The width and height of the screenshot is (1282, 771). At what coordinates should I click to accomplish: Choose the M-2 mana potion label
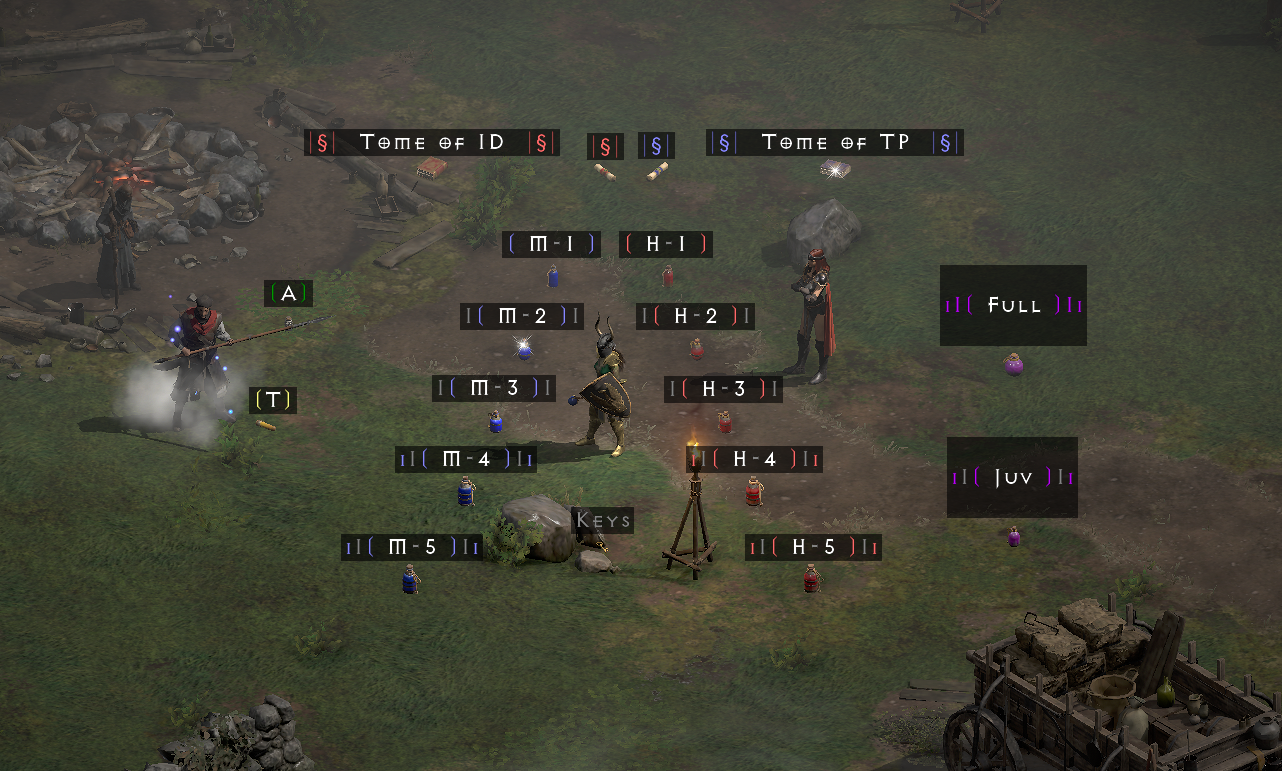522,316
